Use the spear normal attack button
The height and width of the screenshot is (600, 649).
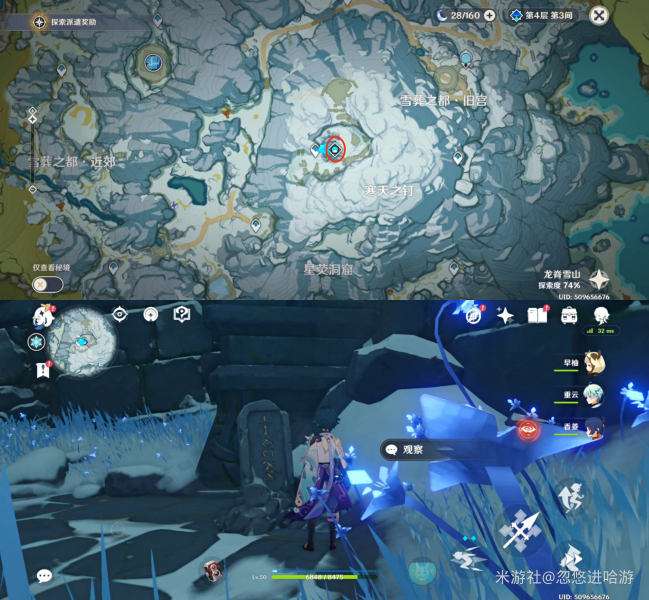pyautogui.click(x=521, y=529)
